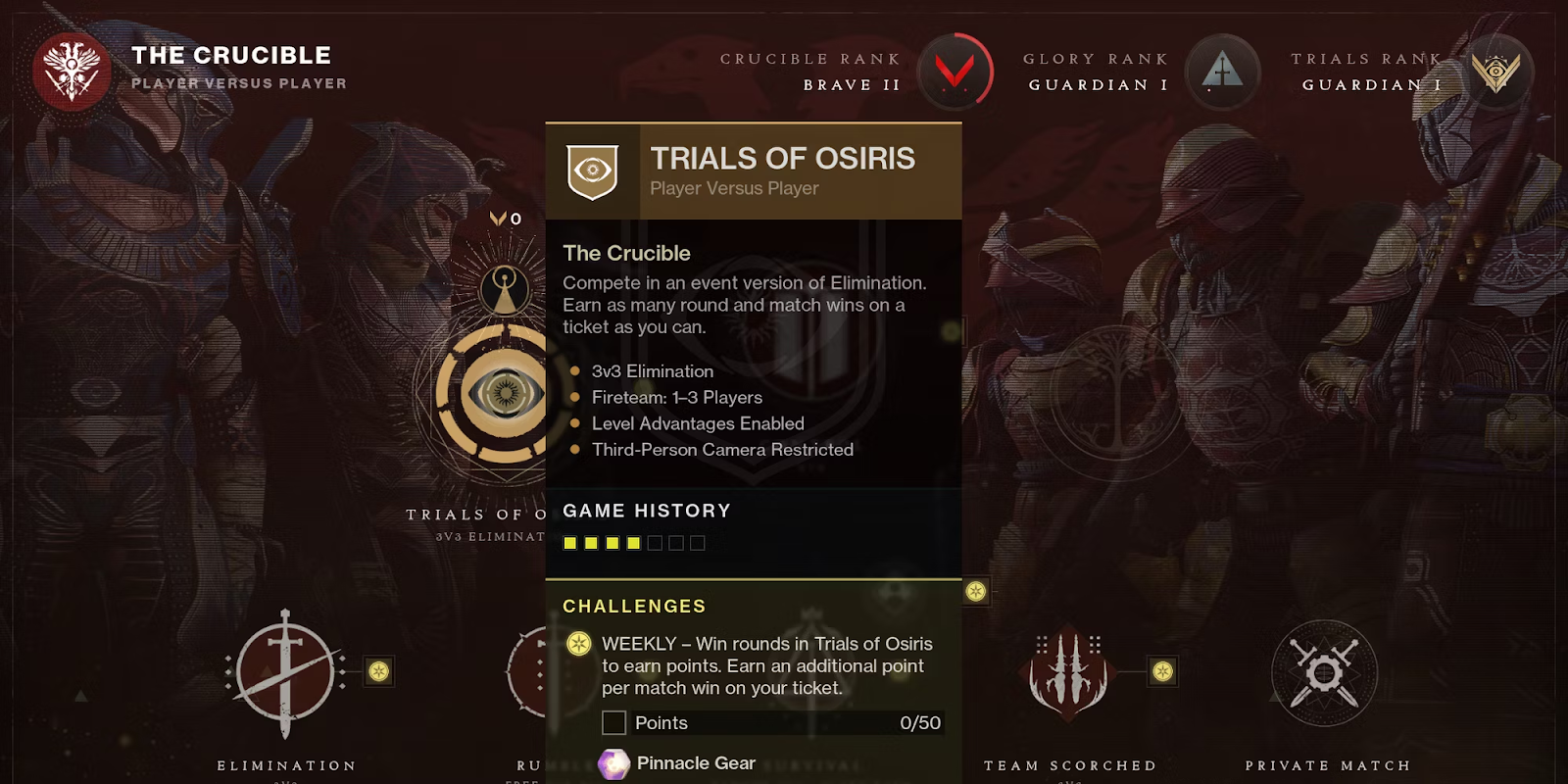
Task: View Crucible Rank emblem details
Action: 955,72
